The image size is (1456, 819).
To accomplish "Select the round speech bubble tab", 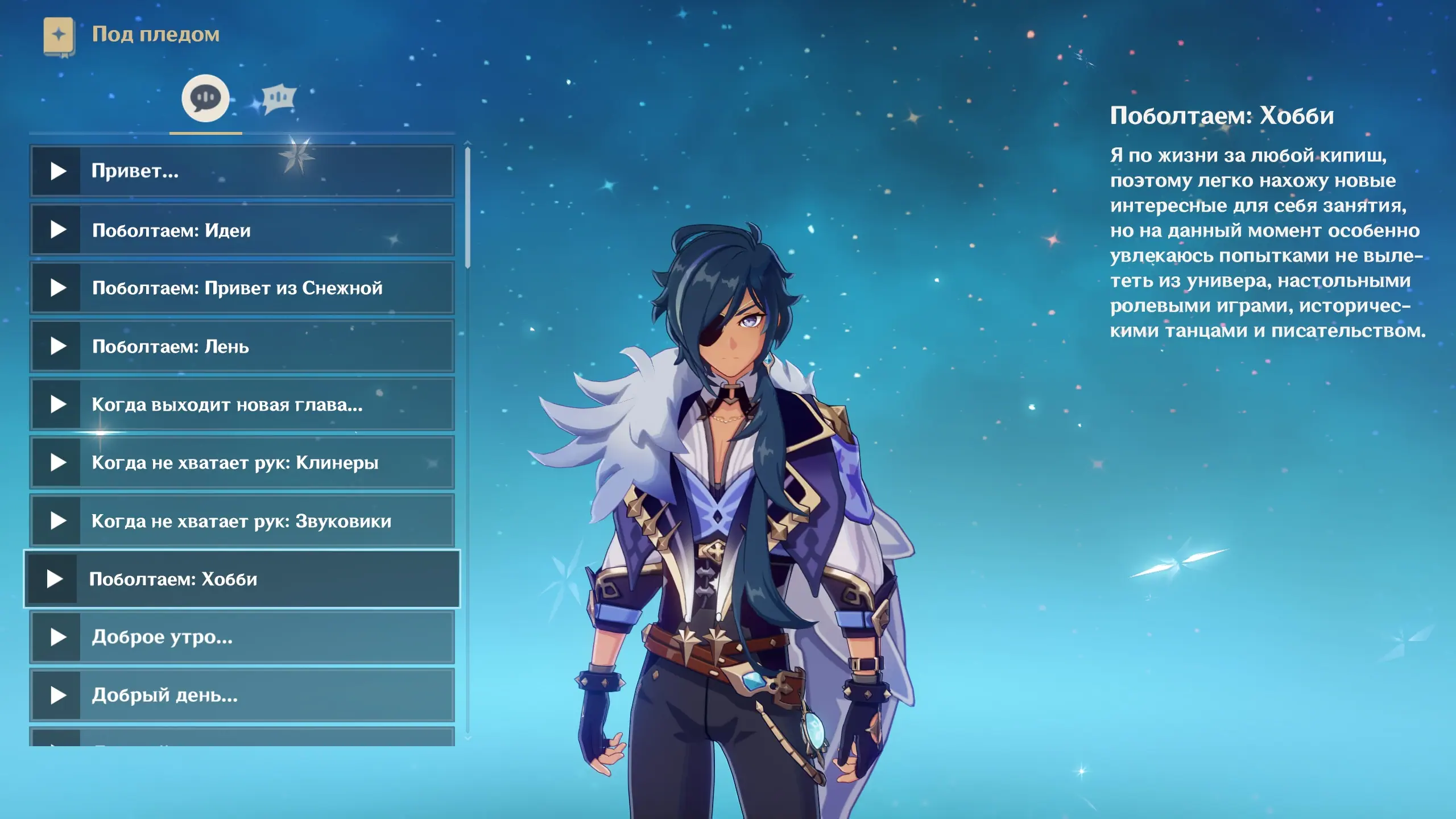I will pos(205,98).
